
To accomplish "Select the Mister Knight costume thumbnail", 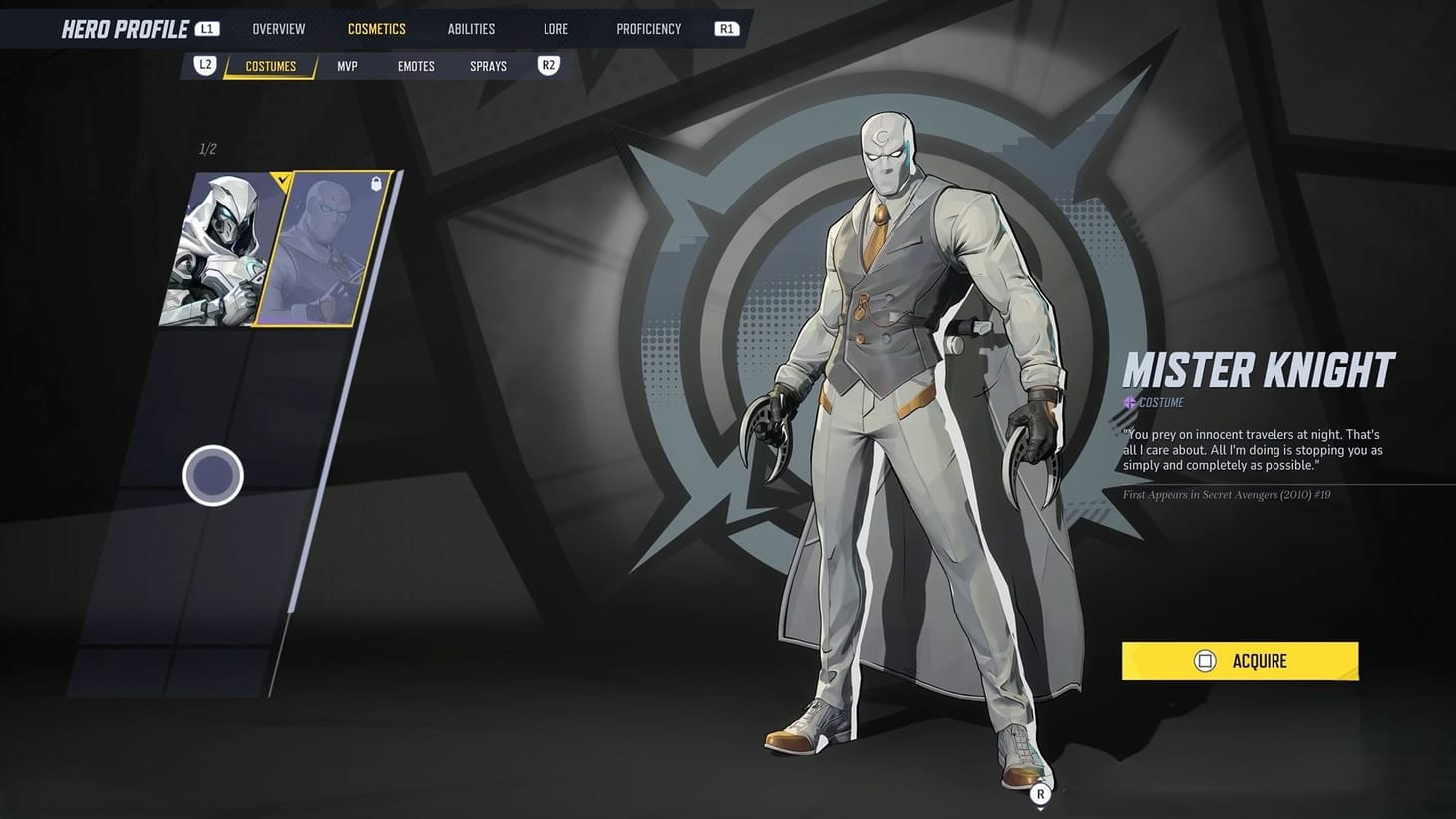I will coord(321,249).
